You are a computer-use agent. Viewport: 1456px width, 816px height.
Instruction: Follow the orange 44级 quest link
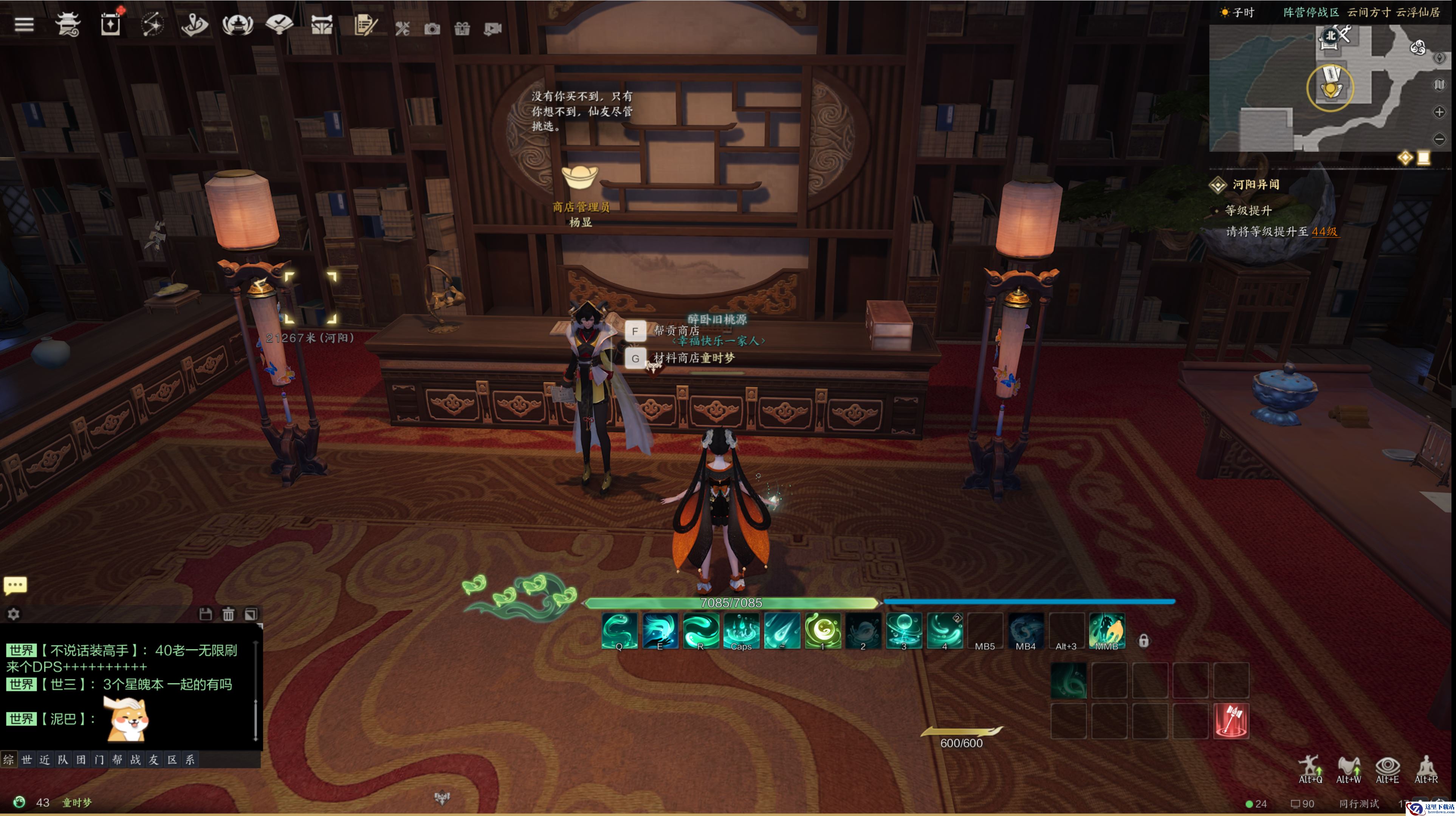point(1324,232)
